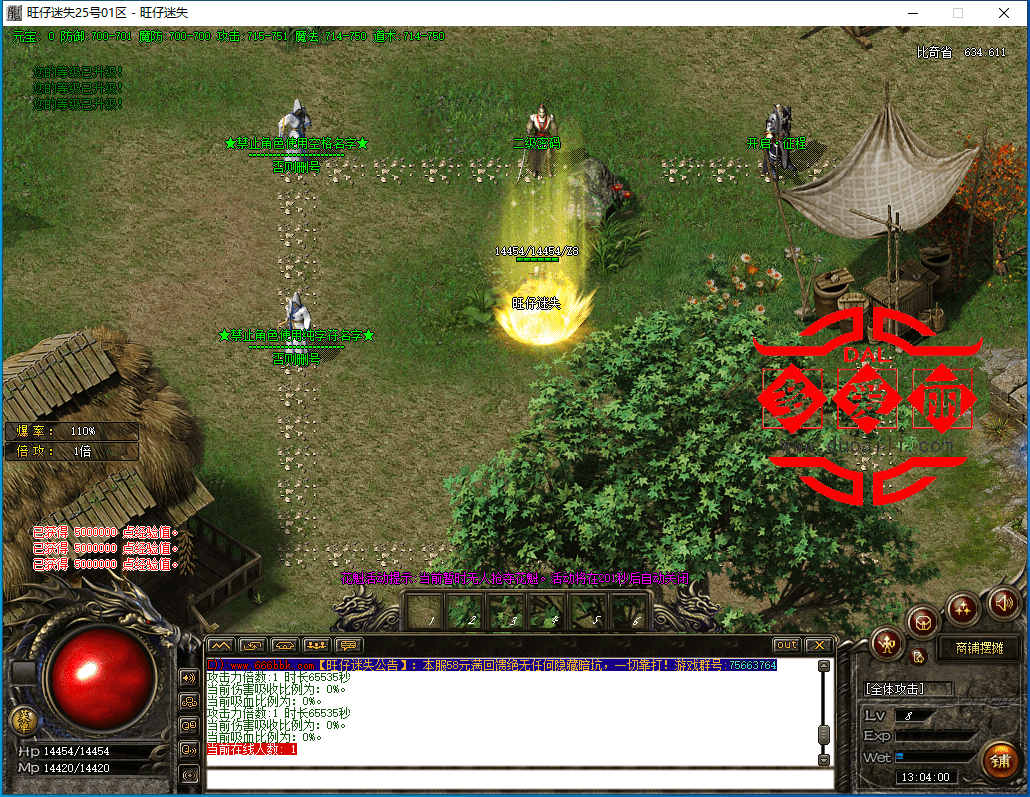Open the skills sparkle icon

point(964,606)
